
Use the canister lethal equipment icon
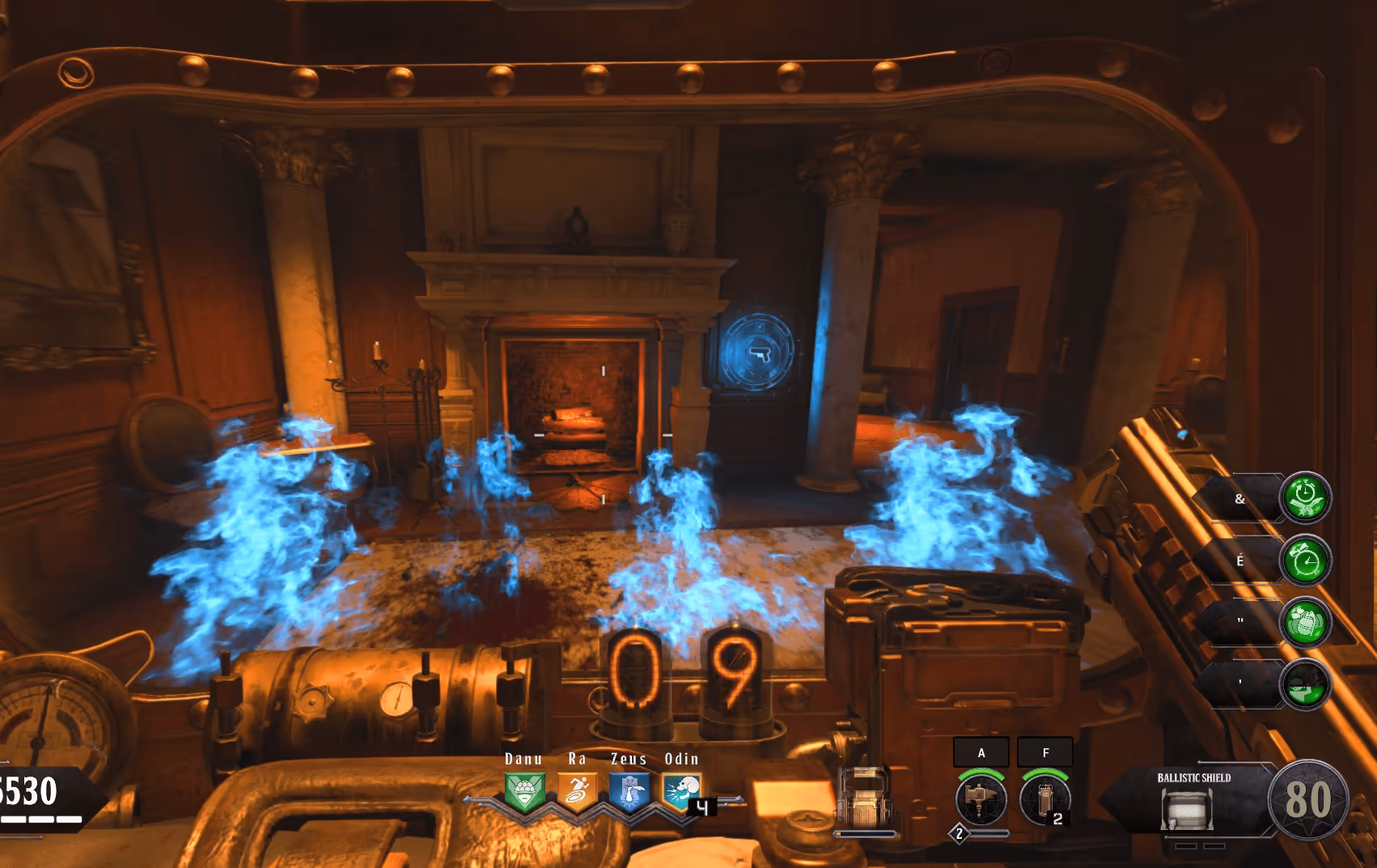(1044, 799)
